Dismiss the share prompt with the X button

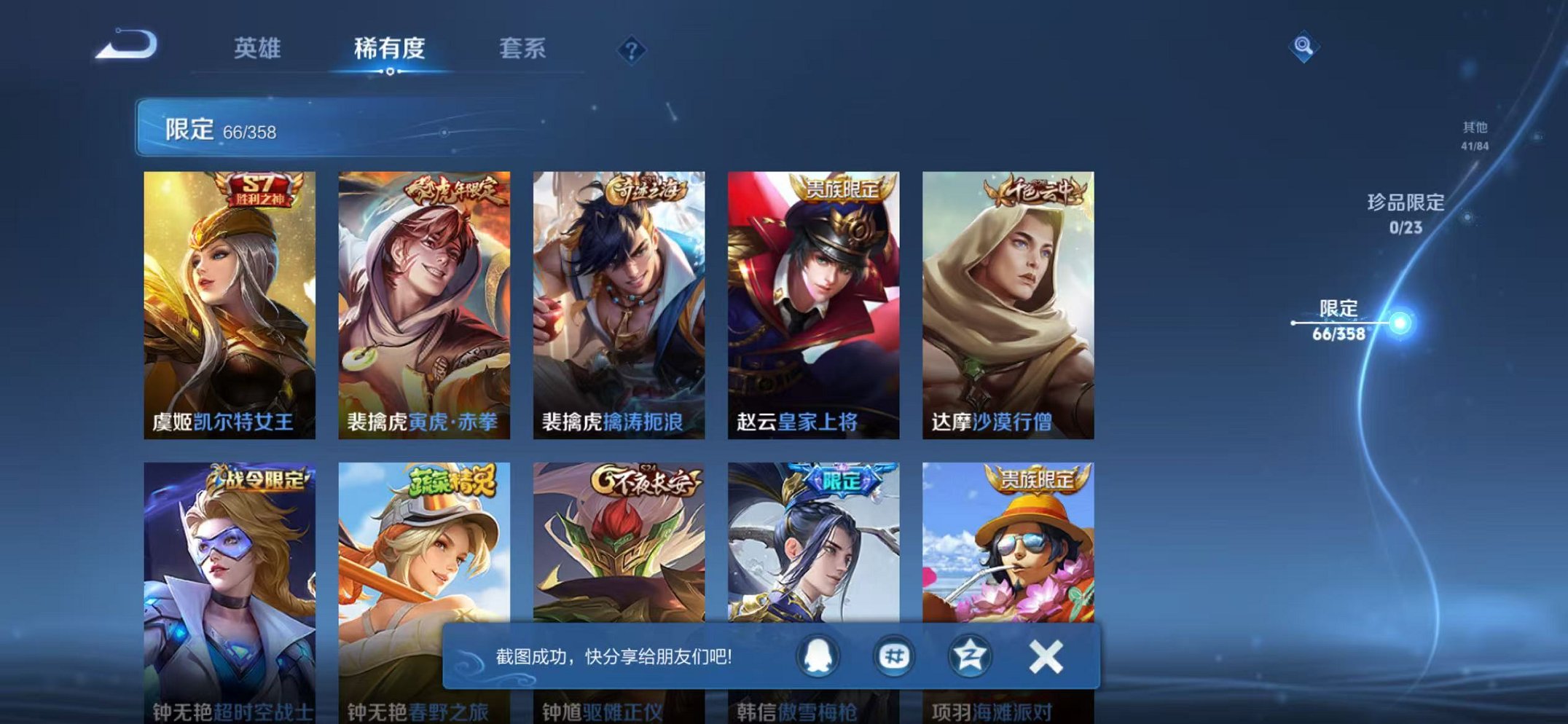point(1047,656)
